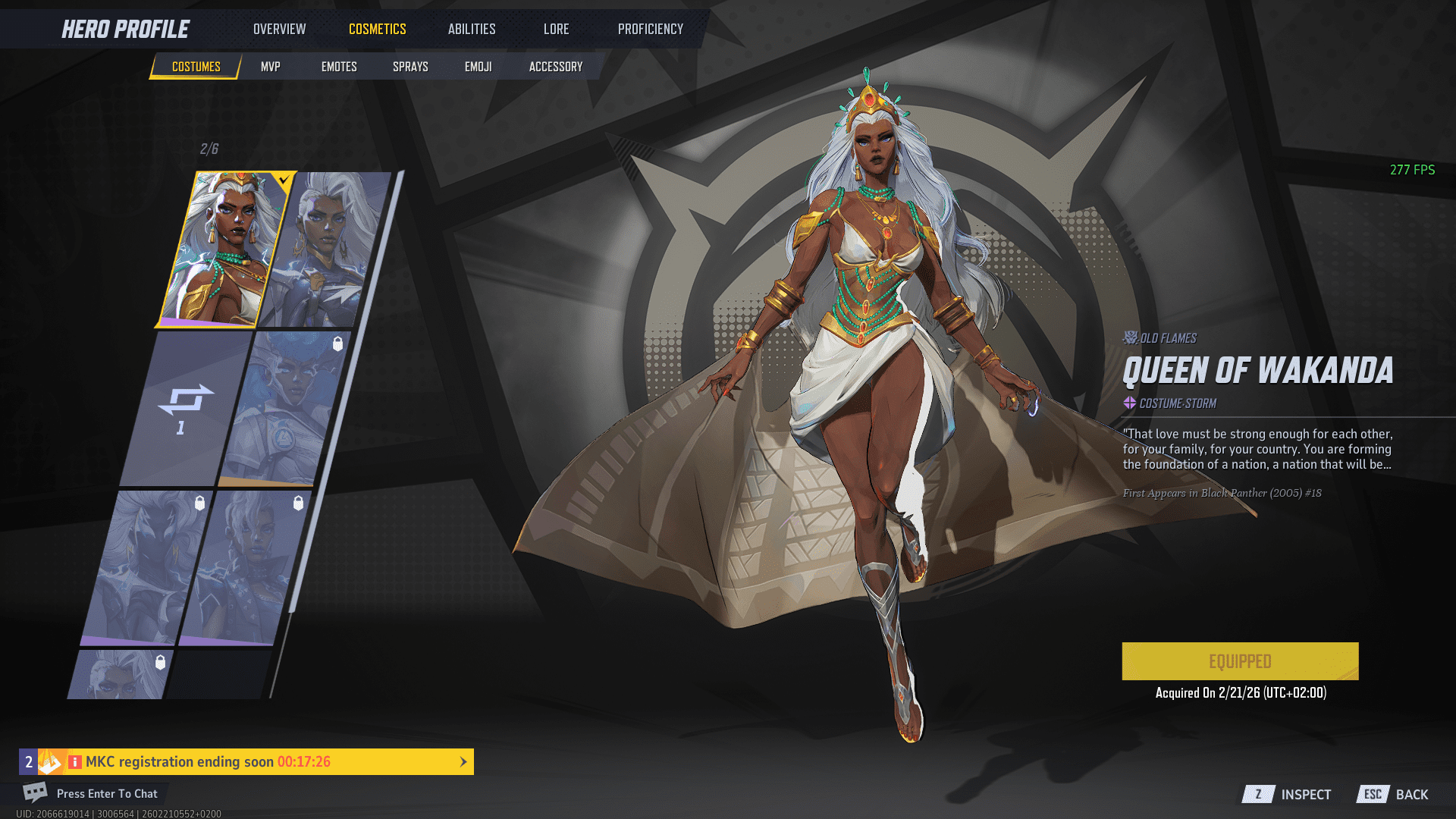Open the Abilities tab
The width and height of the screenshot is (1456, 819).
472,29
